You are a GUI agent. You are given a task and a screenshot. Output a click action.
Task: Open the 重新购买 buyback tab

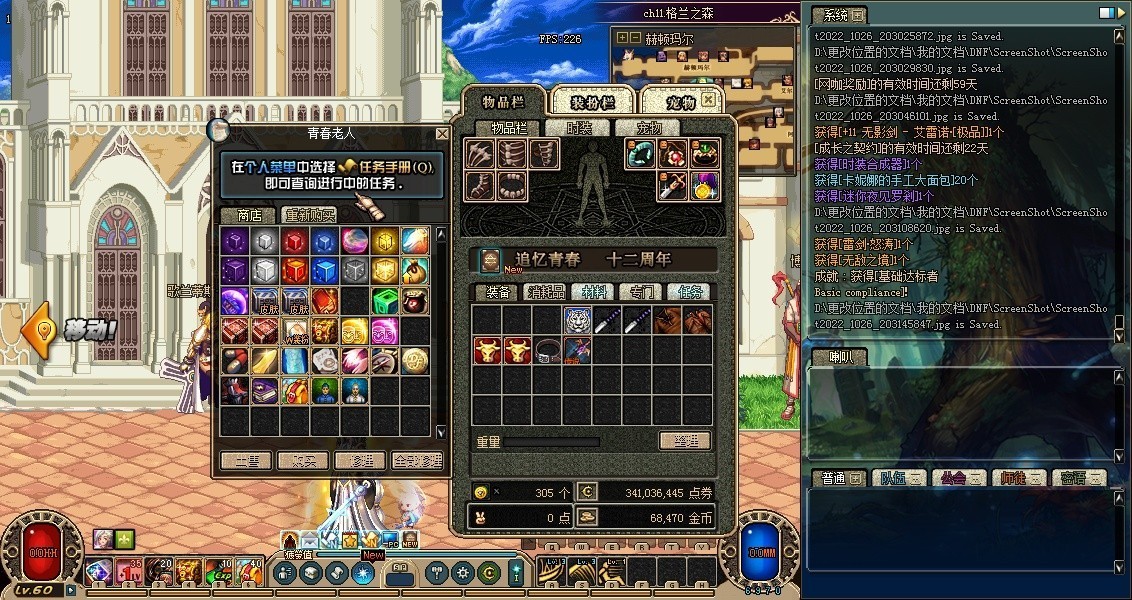click(x=310, y=215)
